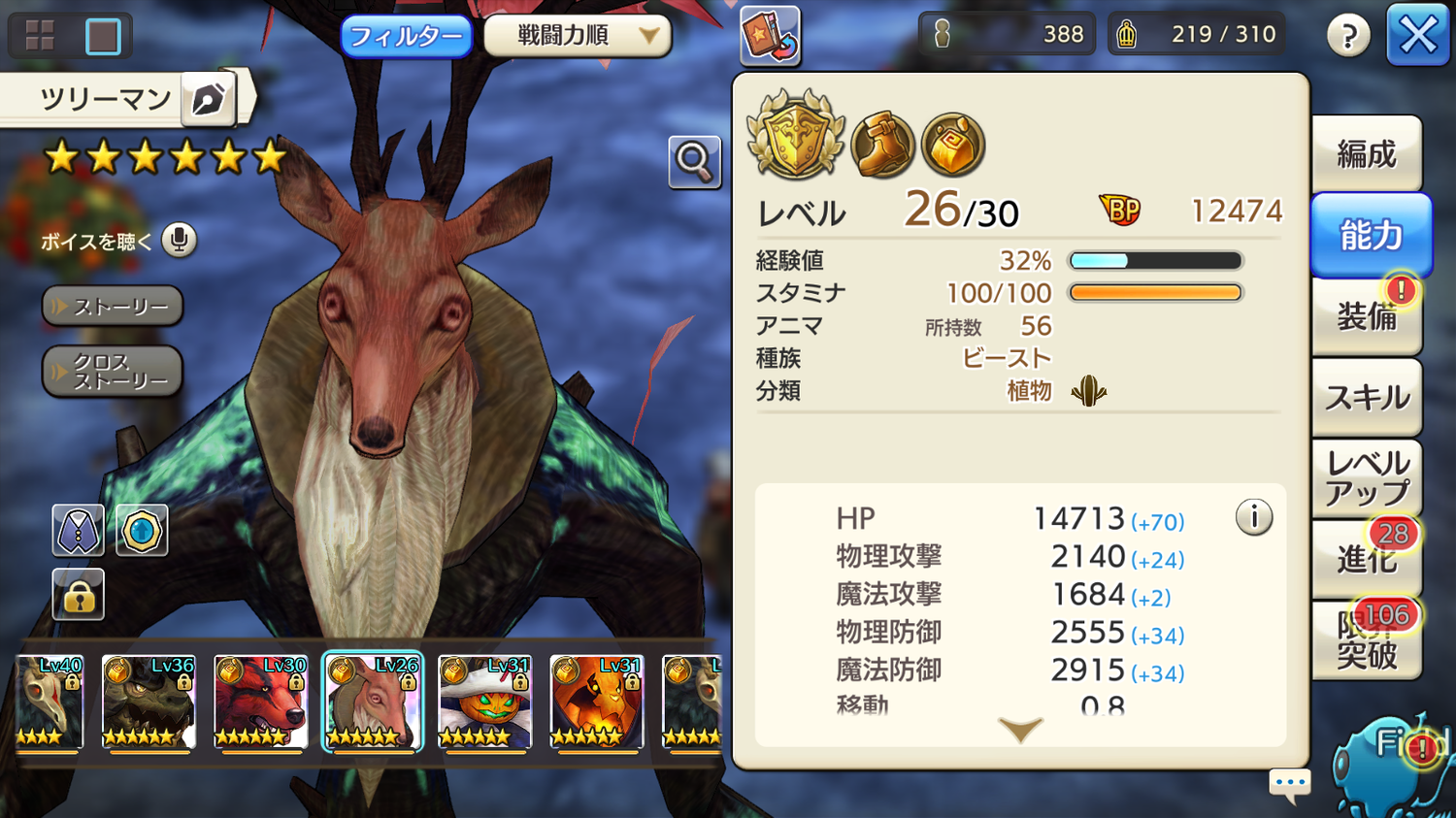Click the magnifying glass zoom button
Viewport: 1456px width, 818px height.
694,161
